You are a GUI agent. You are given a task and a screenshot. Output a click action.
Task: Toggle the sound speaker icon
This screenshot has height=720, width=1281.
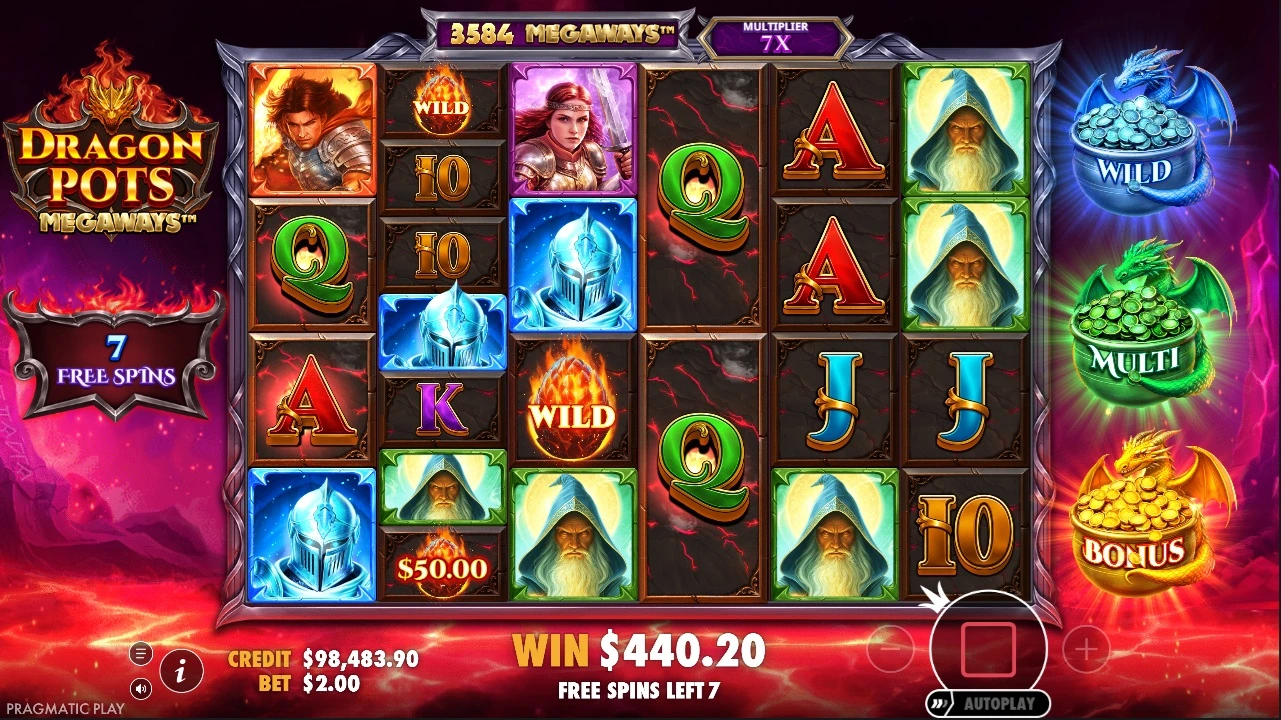[x=141, y=688]
